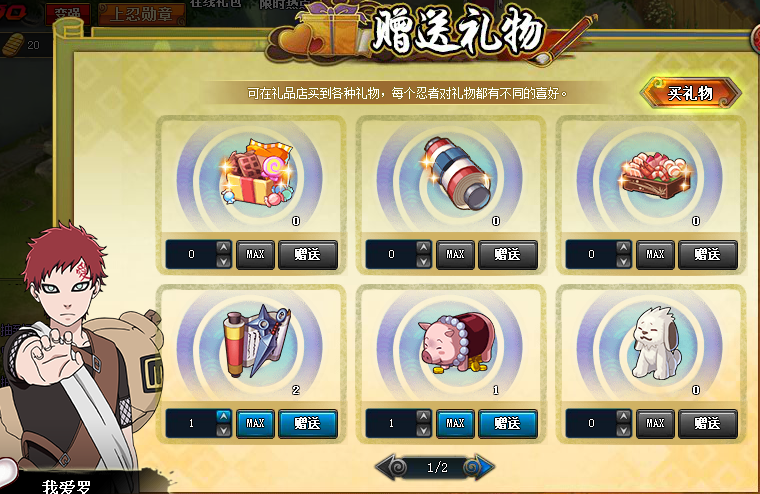The width and height of the screenshot is (760, 494).
Task: Click MAX for the scroll and shuriken gift
Action: (255, 423)
